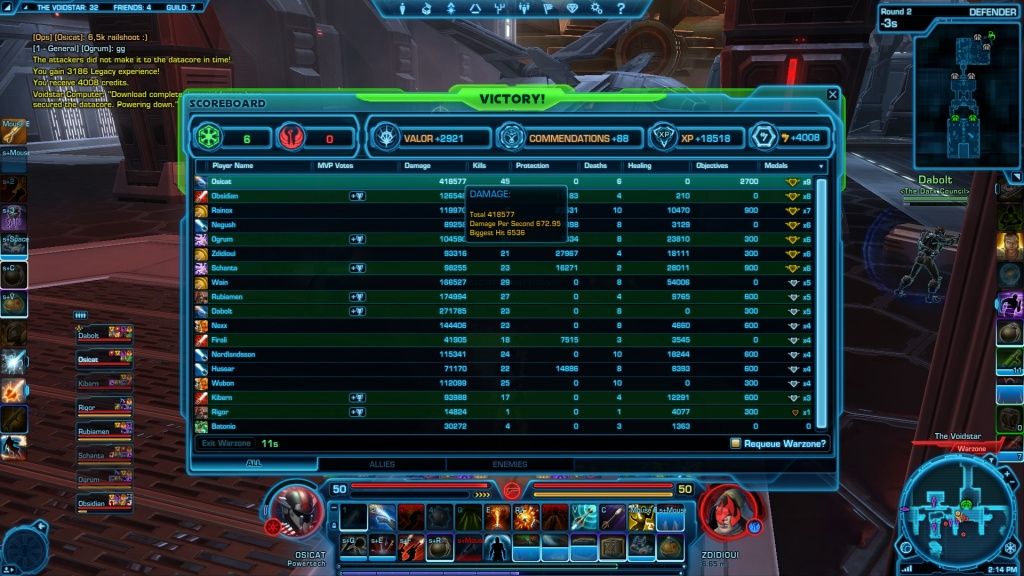
Task: Sort by the Player Name header
Action: tap(232, 165)
